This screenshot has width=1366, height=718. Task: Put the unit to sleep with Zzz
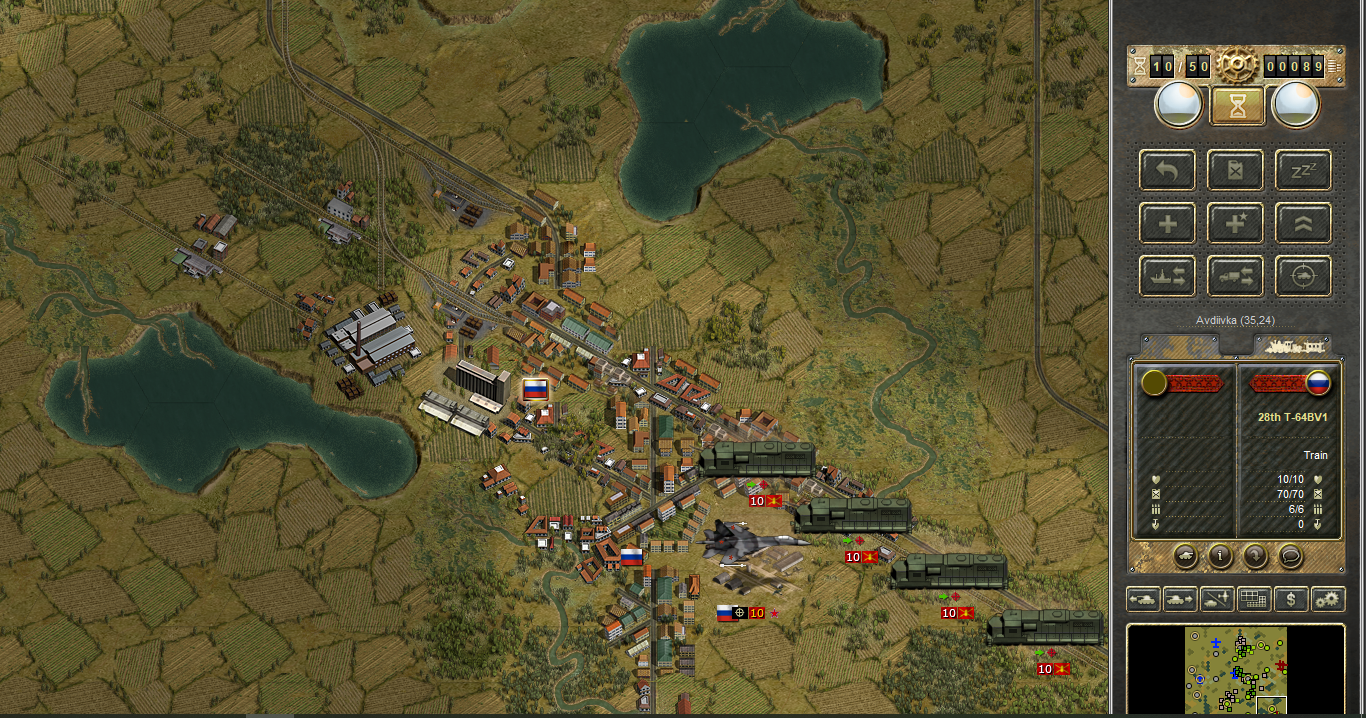coord(1302,170)
